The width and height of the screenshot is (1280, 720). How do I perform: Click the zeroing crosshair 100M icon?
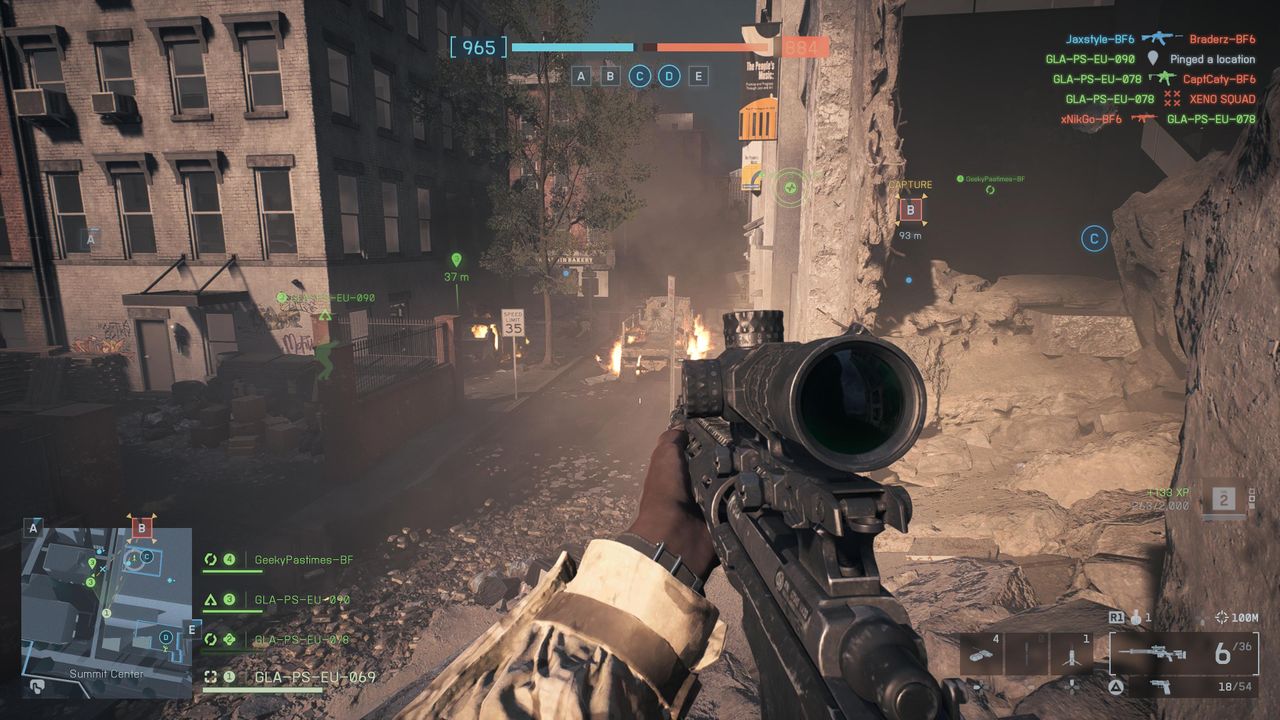[x=1221, y=618]
